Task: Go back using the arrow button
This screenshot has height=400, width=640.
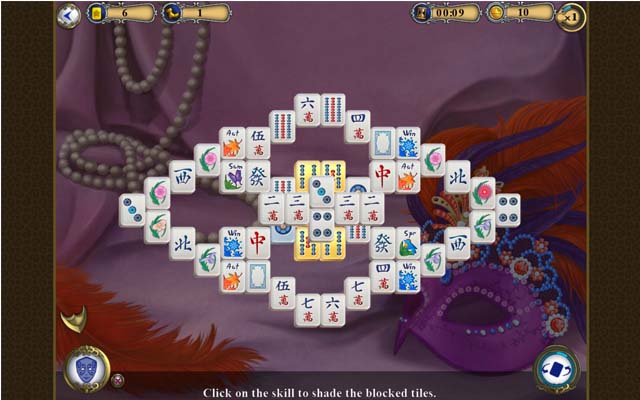Action: 68,15
